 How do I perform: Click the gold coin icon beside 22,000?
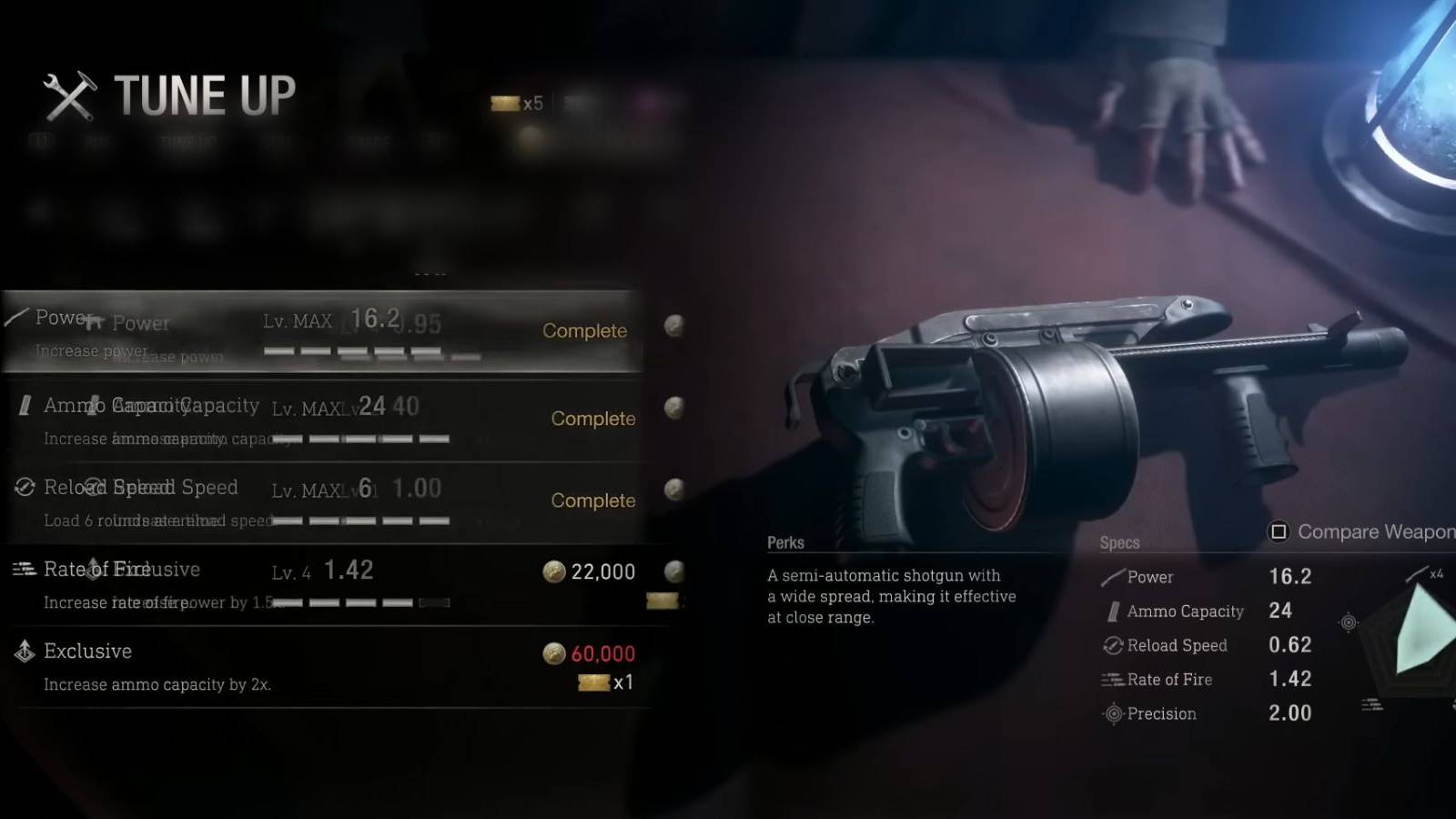552,572
